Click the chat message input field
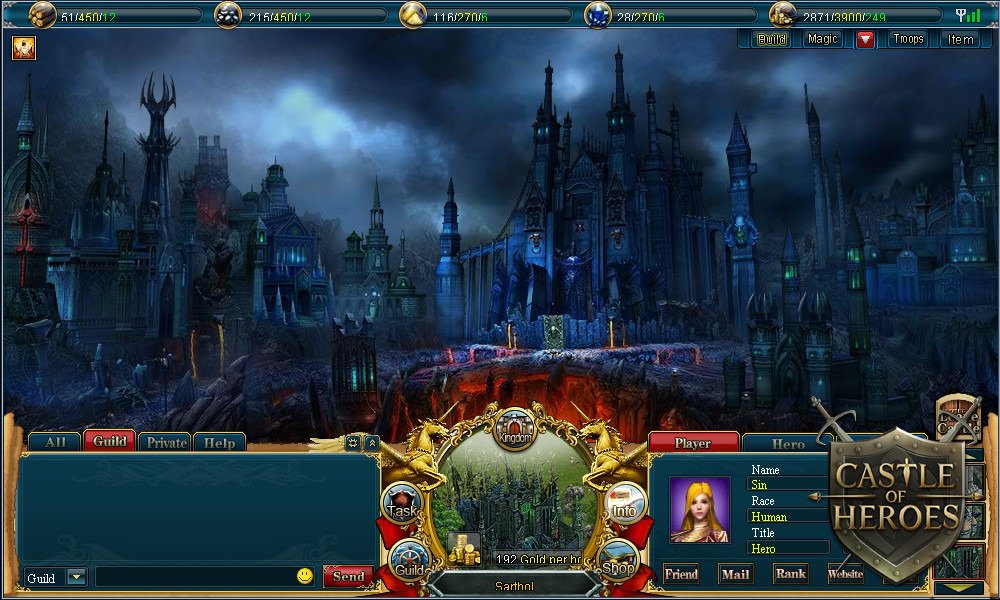The width and height of the screenshot is (1000, 600). (195, 577)
